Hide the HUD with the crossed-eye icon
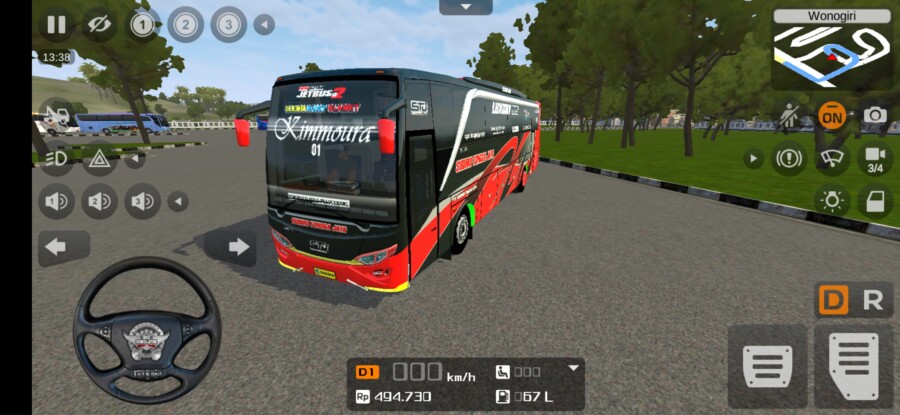This screenshot has width=900, height=415. point(98,24)
